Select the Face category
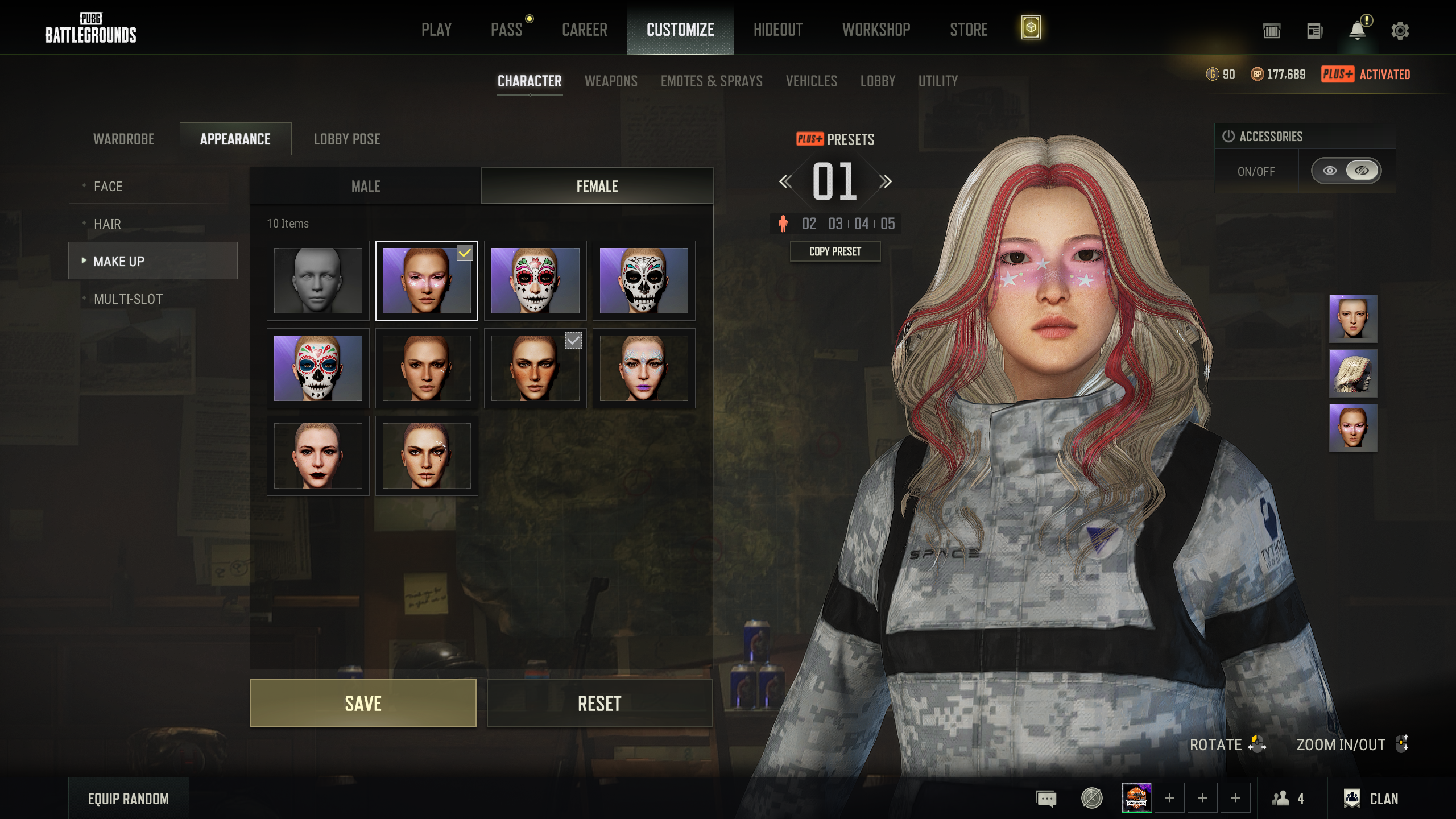The width and height of the screenshot is (1456, 819). point(108,186)
